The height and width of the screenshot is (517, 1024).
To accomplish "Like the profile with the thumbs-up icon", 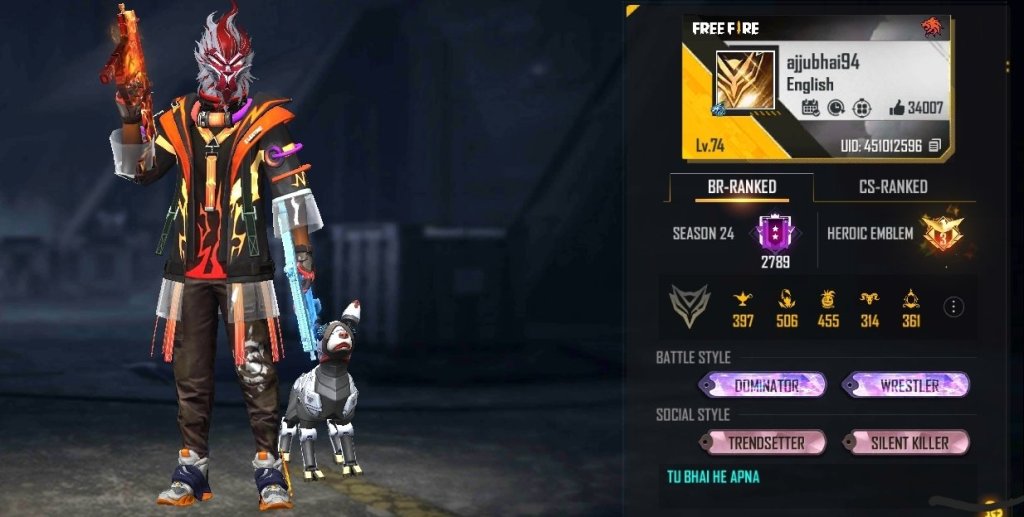I will 897,108.
